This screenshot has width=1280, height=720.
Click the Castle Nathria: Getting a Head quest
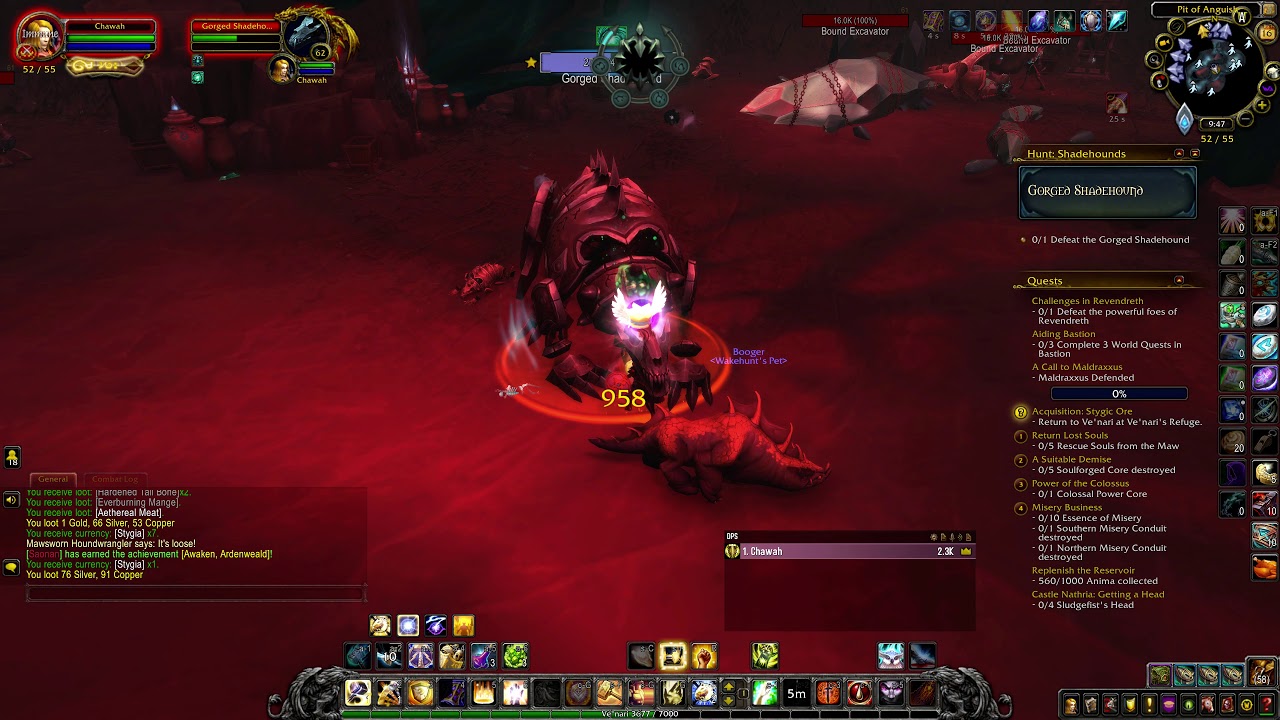pyautogui.click(x=1098, y=594)
